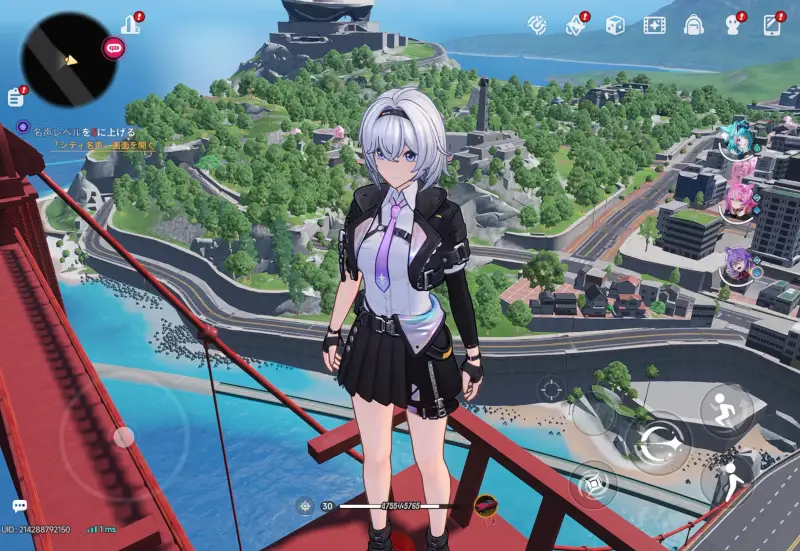
Task: Switch to the teal-haired party member
Action: [x=736, y=141]
